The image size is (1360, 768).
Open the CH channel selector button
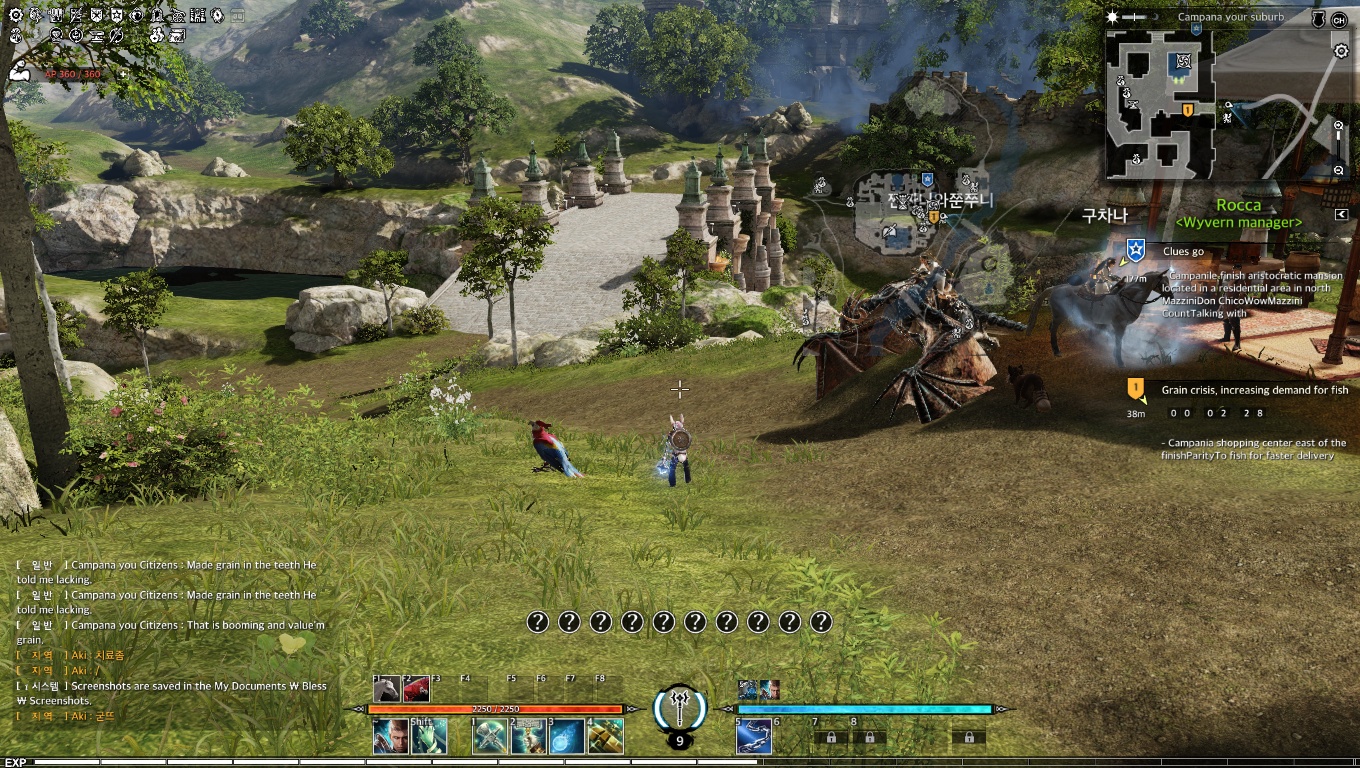1339,20
